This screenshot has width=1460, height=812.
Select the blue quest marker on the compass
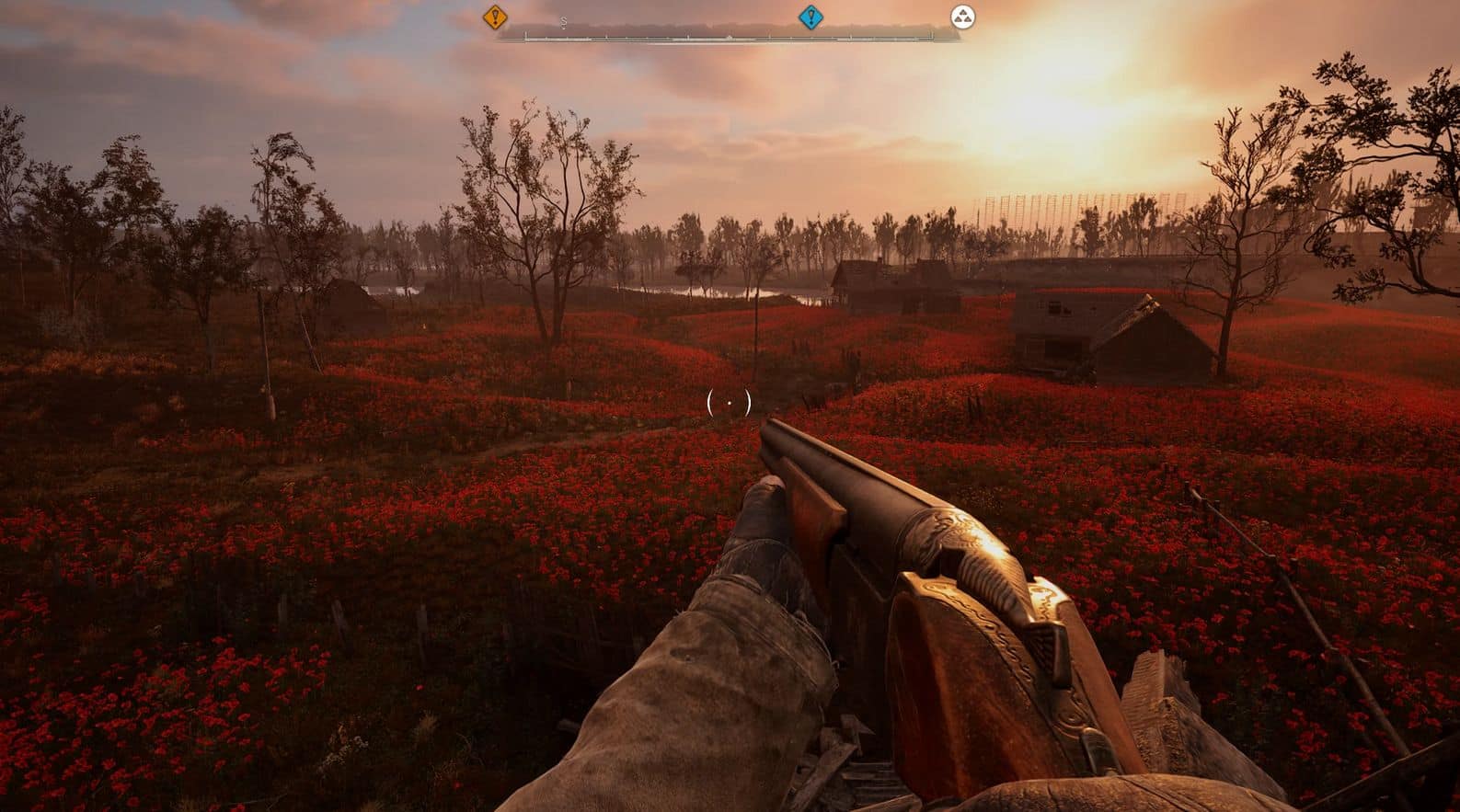coord(810,17)
